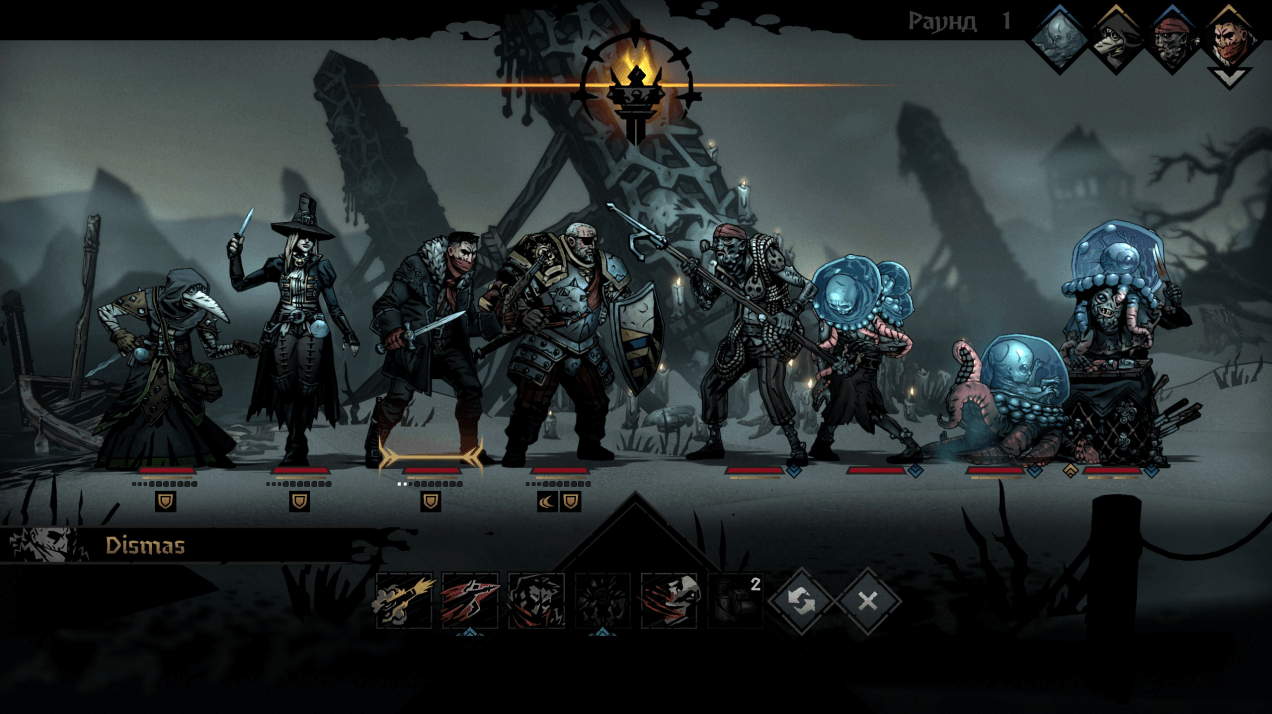Choose the darkened target-burst skill icon
This screenshot has height=714, width=1272.
pyautogui.click(x=602, y=601)
